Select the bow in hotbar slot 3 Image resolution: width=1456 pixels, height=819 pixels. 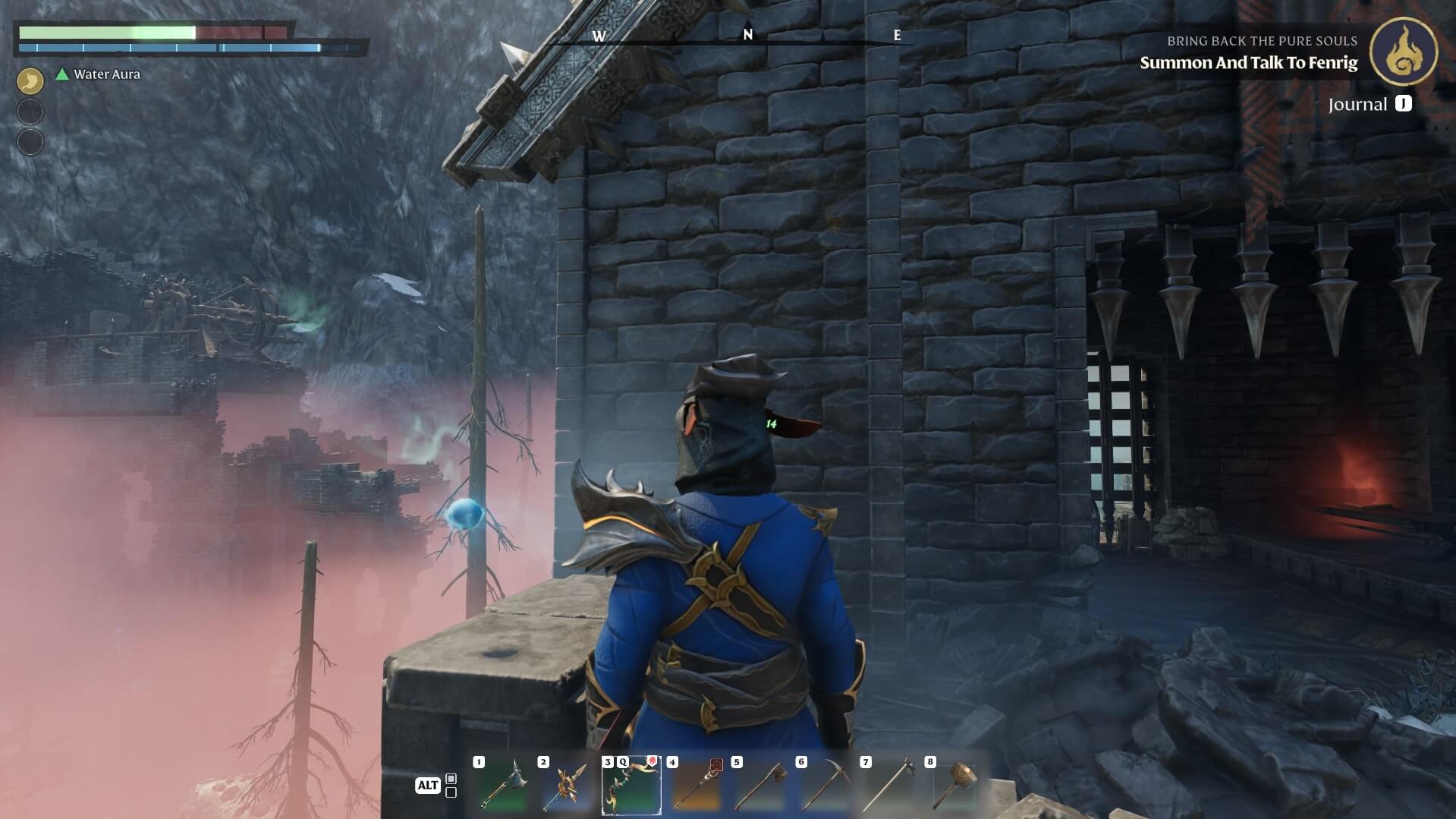pyautogui.click(x=631, y=786)
